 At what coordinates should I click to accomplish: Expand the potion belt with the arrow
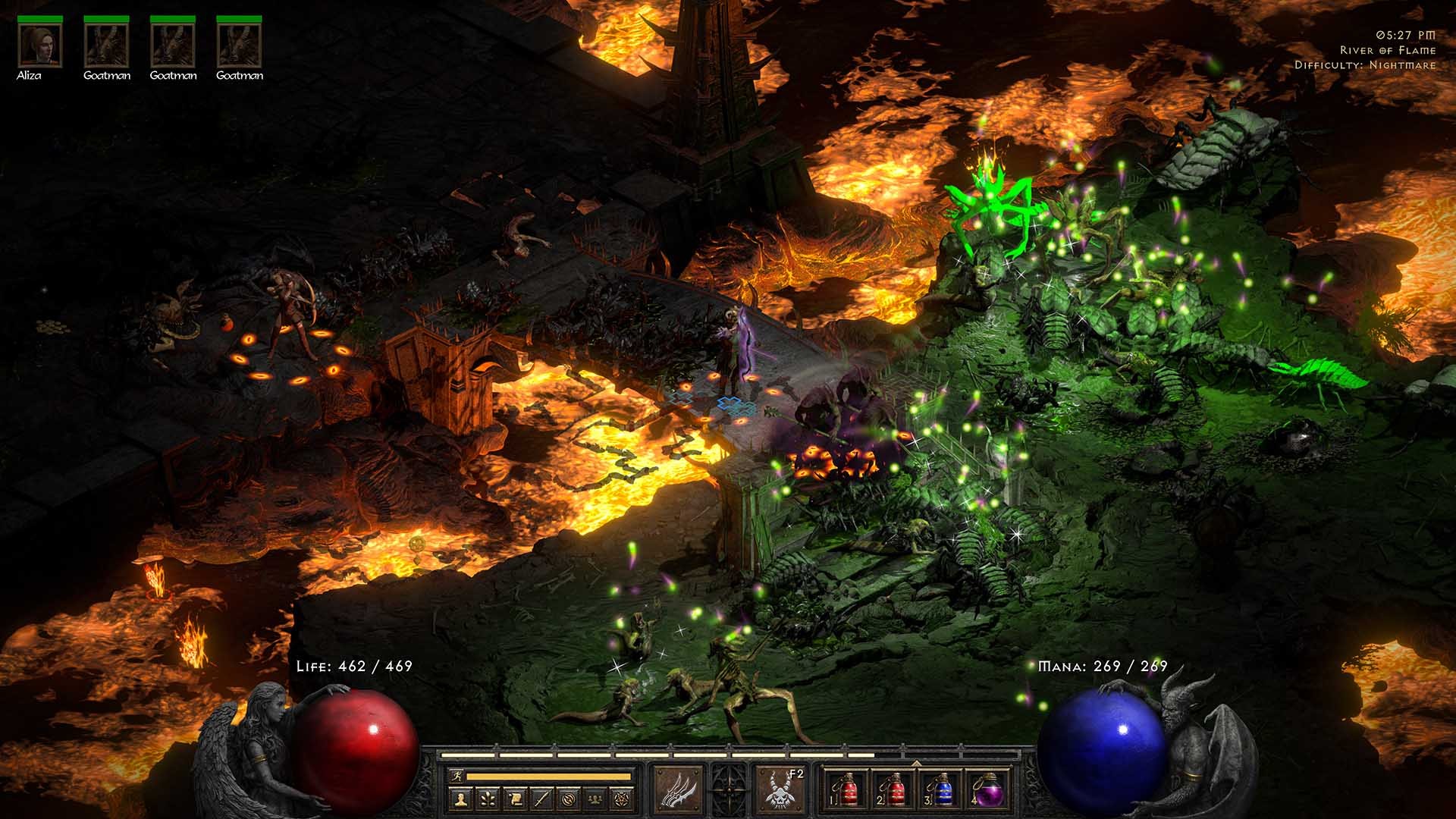point(916,763)
